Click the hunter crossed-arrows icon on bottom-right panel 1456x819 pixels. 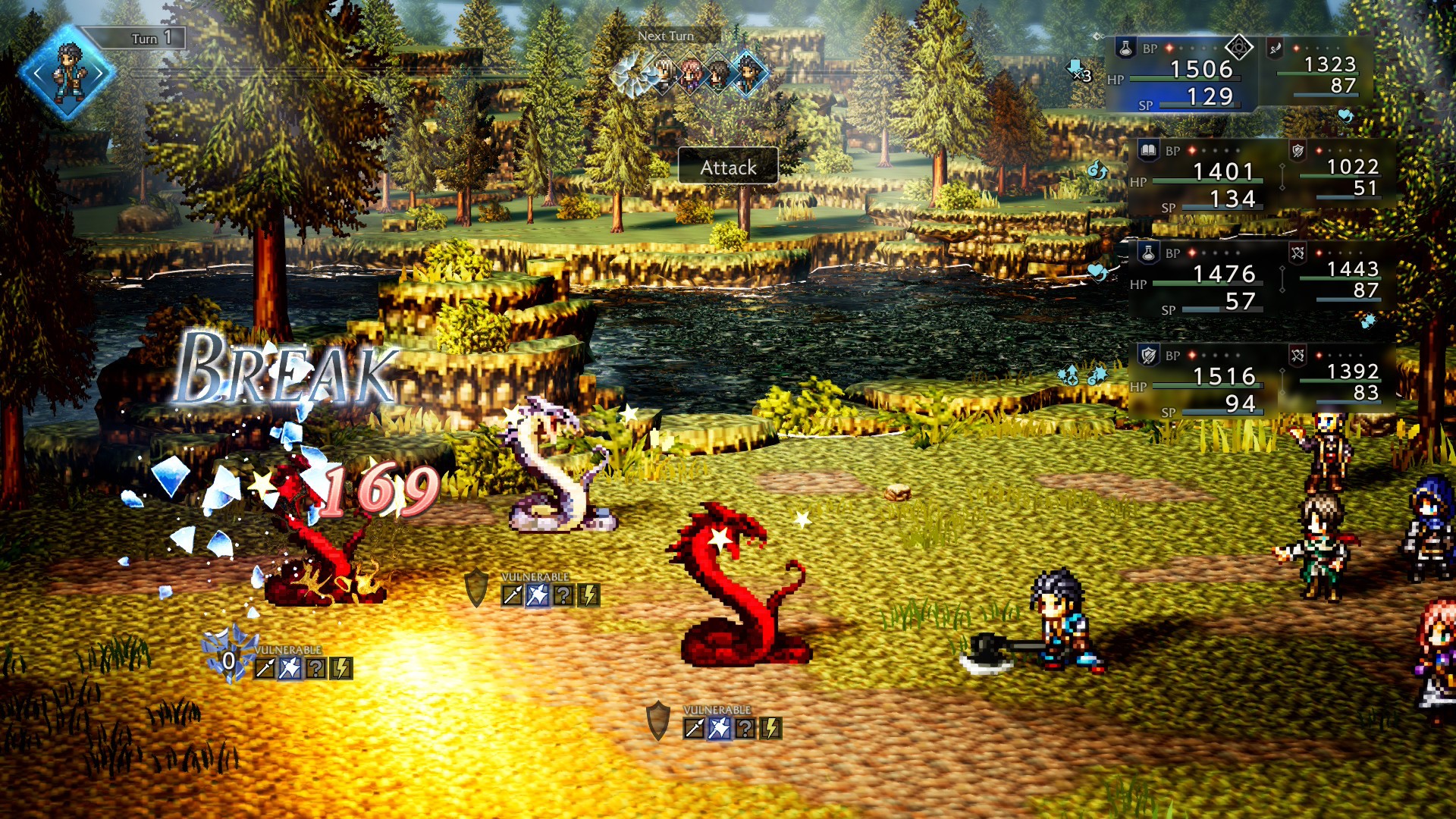coord(1298,356)
